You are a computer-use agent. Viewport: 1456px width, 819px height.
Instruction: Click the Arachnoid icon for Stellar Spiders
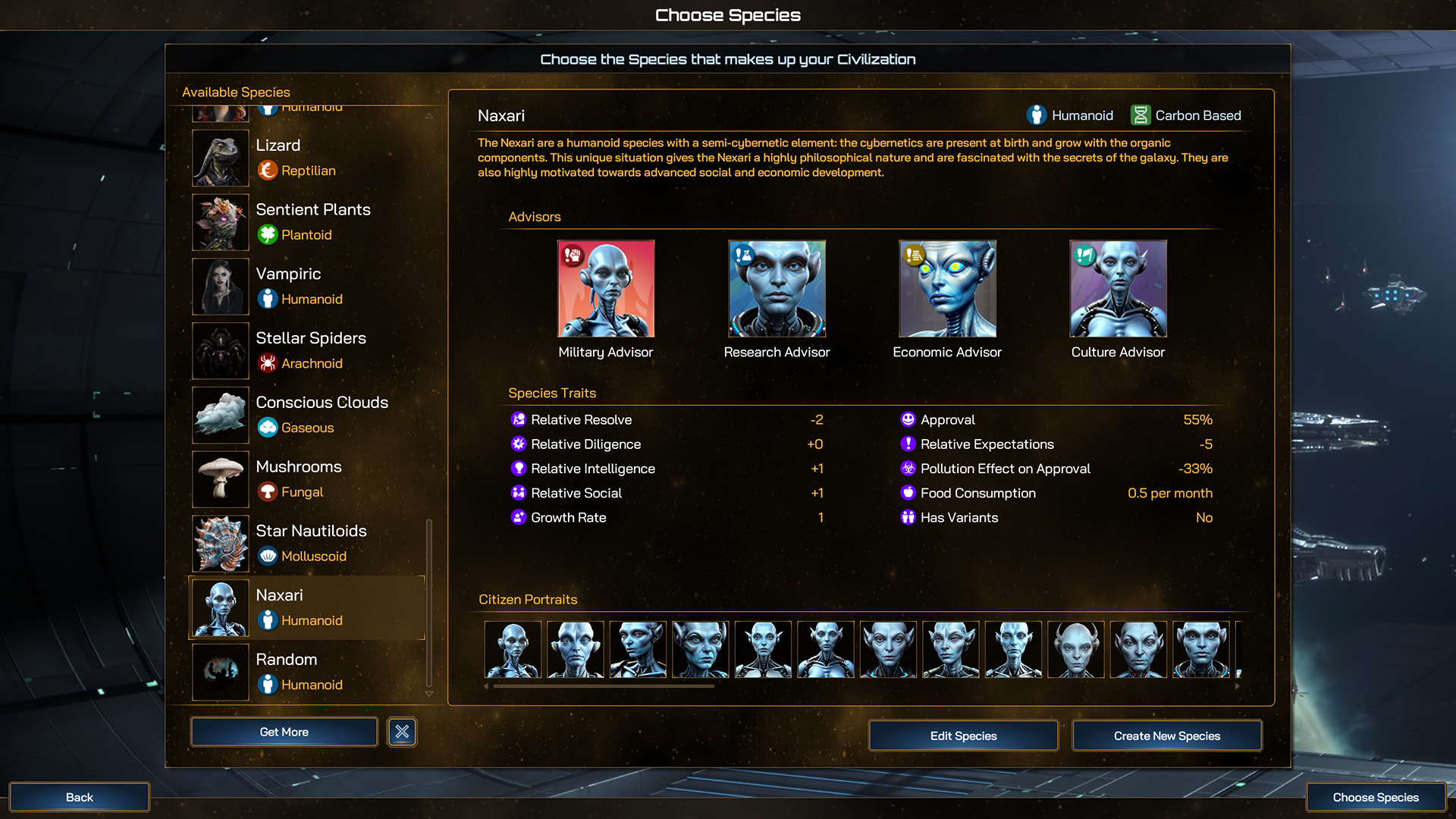click(267, 364)
